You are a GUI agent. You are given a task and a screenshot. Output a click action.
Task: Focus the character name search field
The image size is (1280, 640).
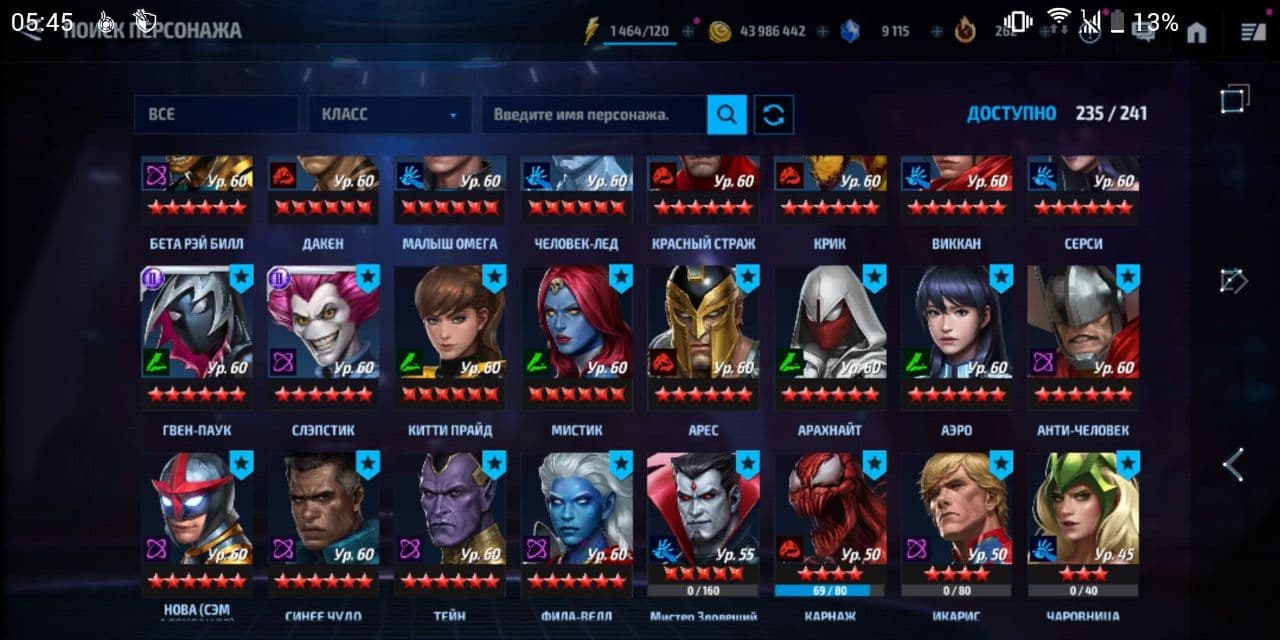594,115
